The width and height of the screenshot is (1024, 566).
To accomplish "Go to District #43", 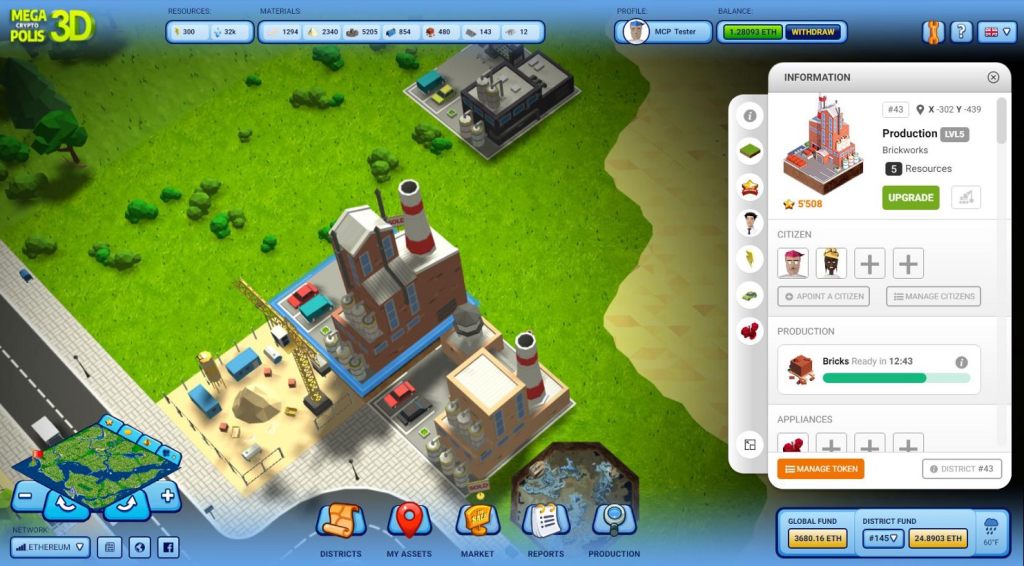I will point(961,468).
